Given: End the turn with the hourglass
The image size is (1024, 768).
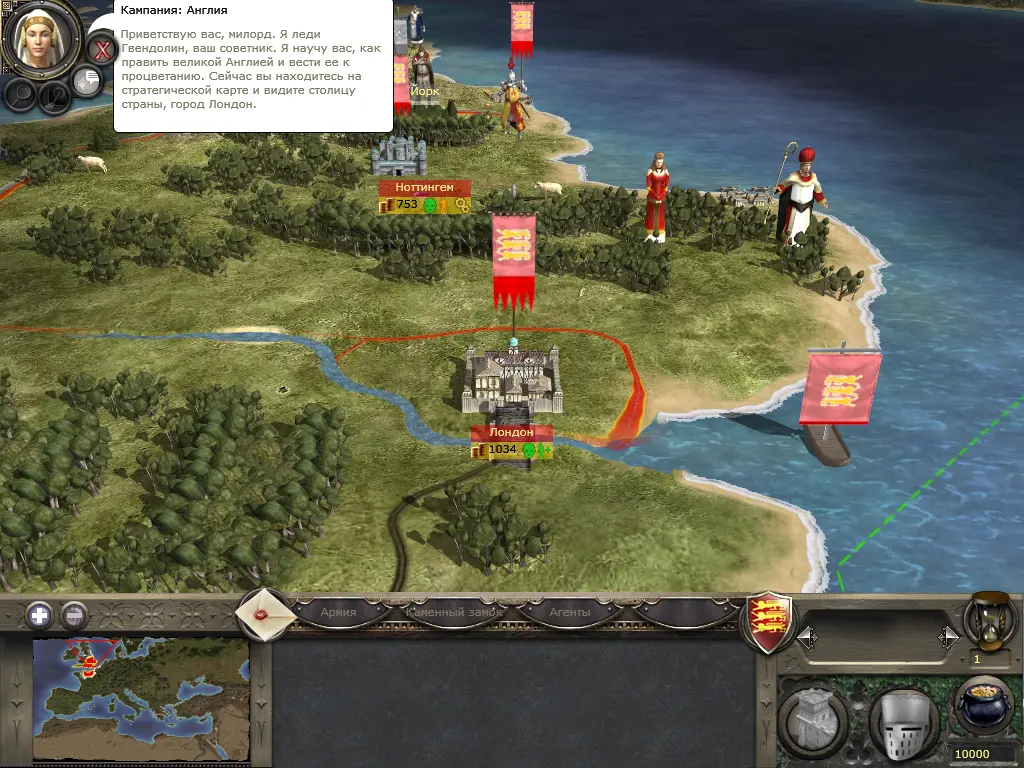Looking at the screenshot, I should click(x=989, y=620).
